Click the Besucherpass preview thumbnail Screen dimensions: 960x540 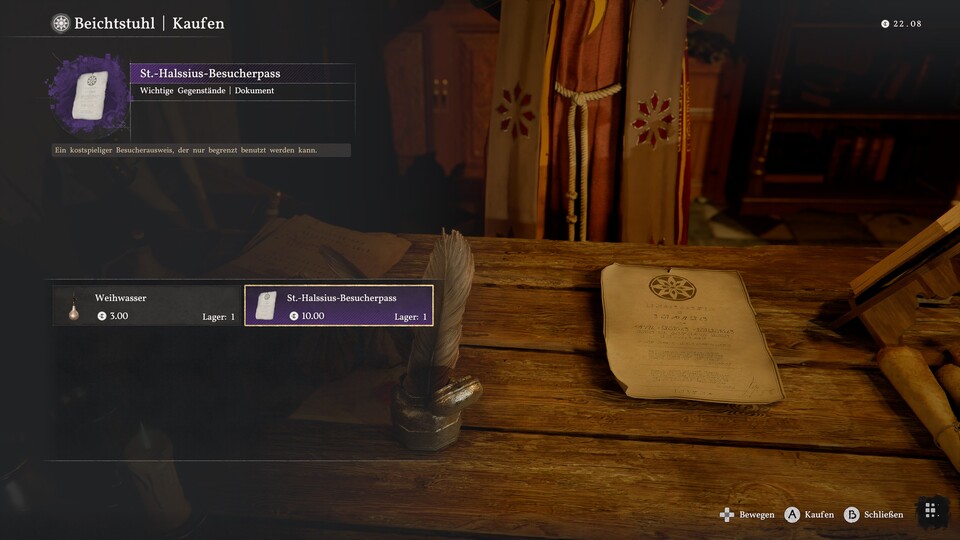(89, 96)
